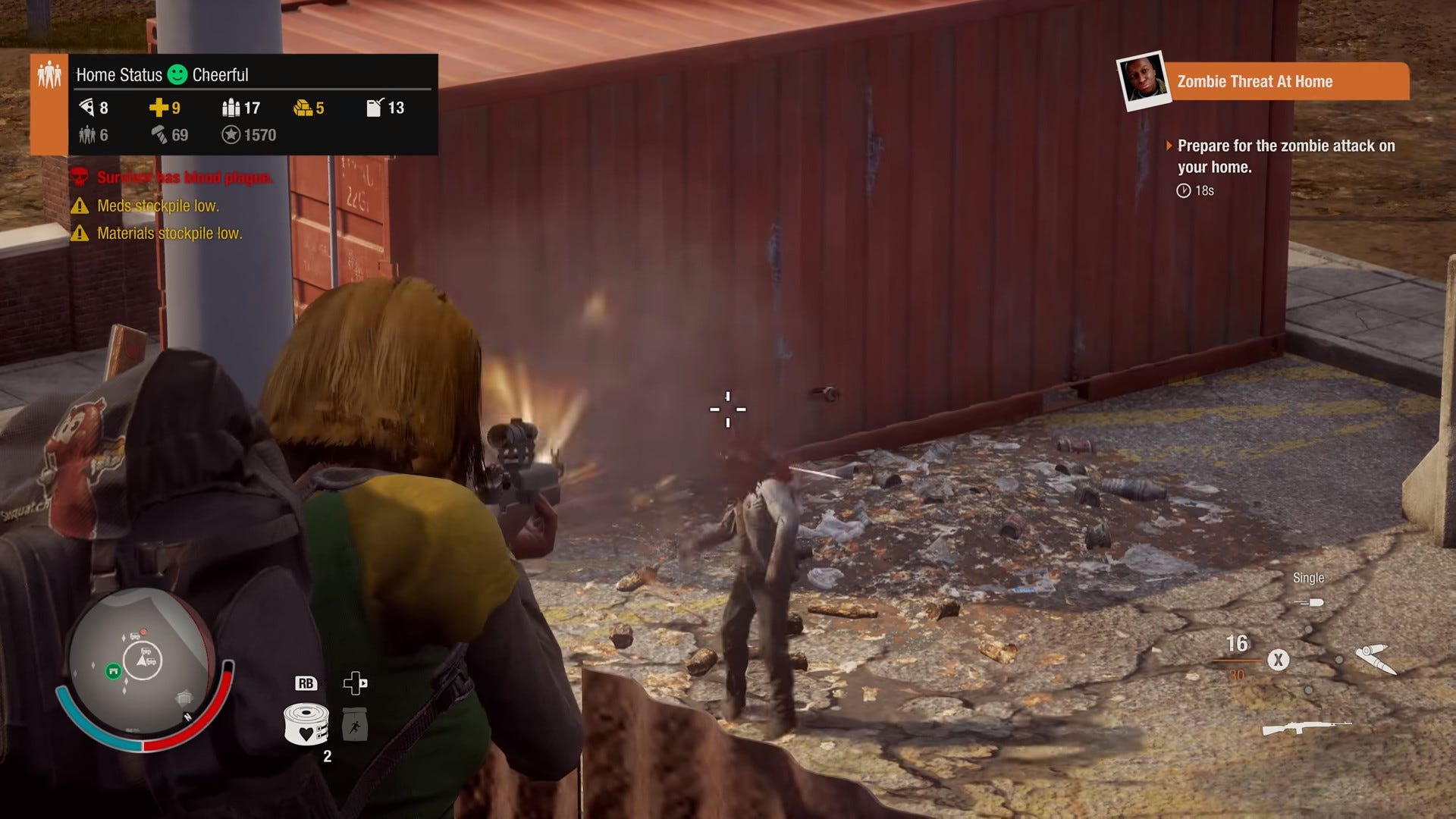The width and height of the screenshot is (1456, 819).
Task: Select the stamina snack bag slot
Action: tap(355, 724)
